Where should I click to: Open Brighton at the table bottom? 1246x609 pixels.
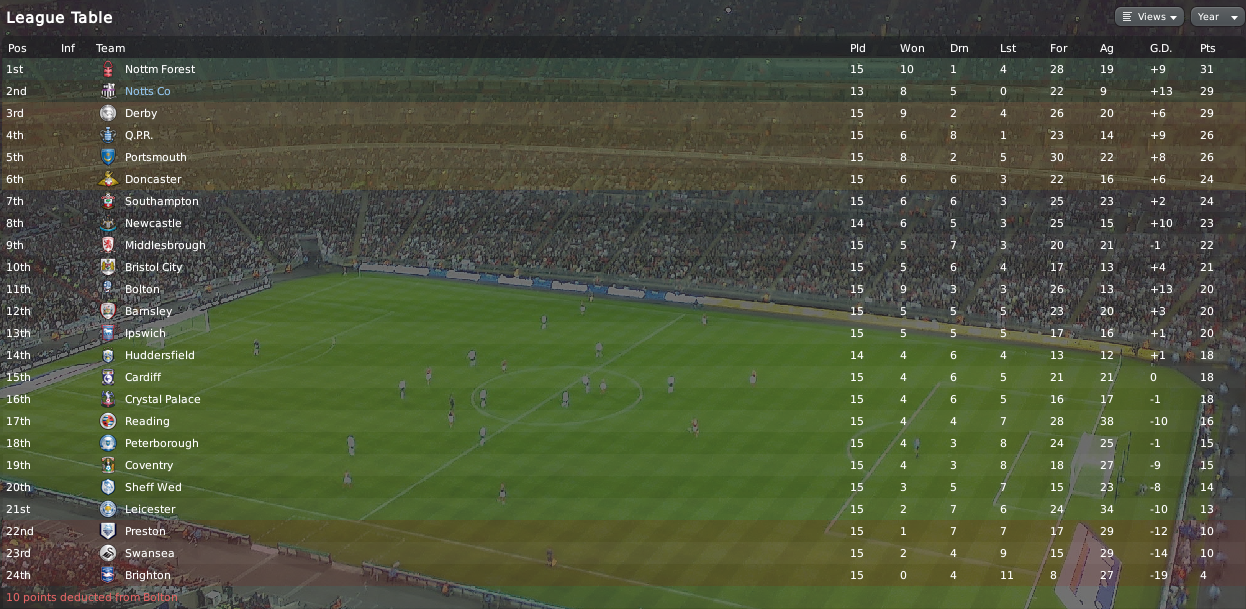[x=147, y=575]
